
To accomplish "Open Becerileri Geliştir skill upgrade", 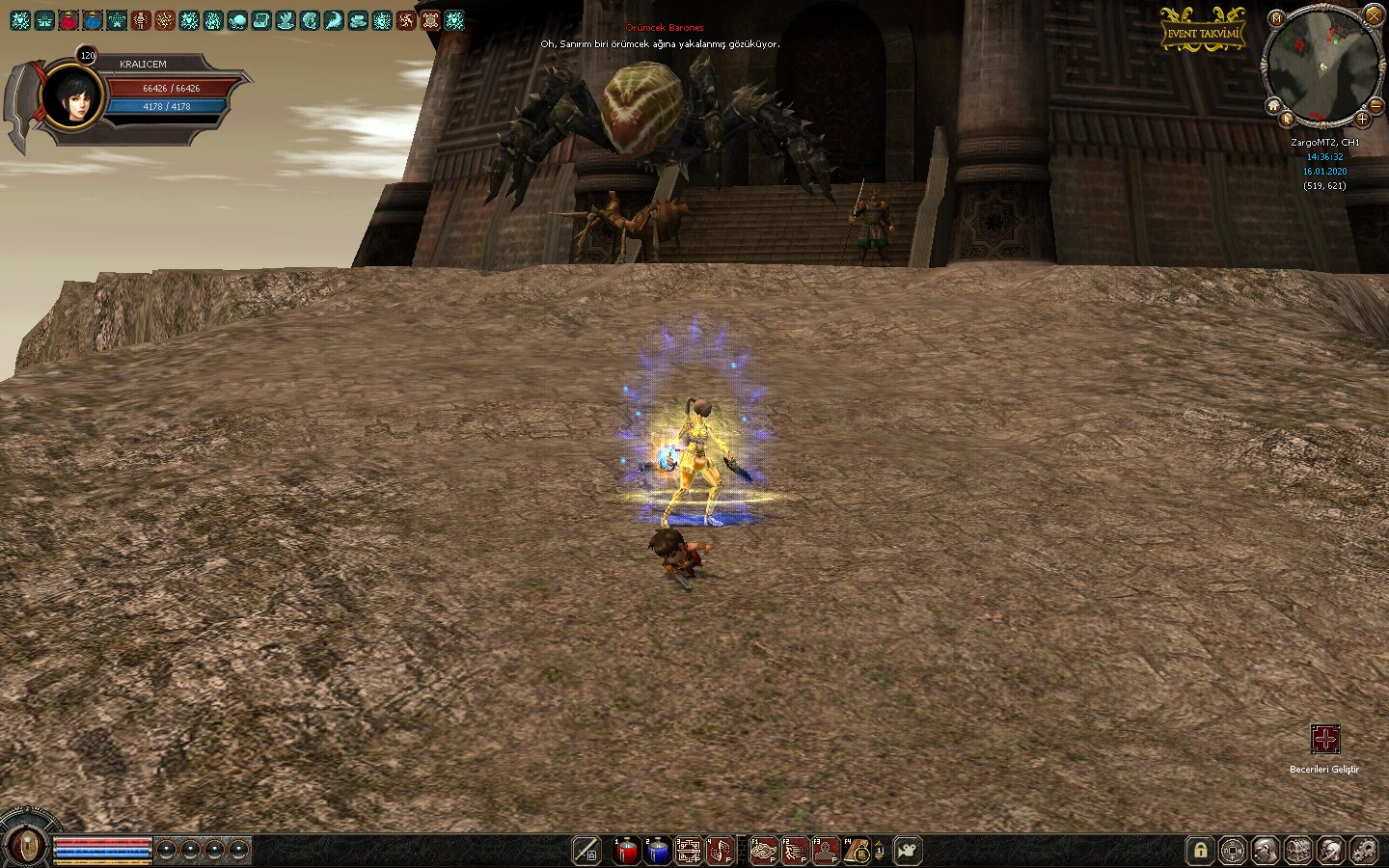I will (x=1324, y=740).
